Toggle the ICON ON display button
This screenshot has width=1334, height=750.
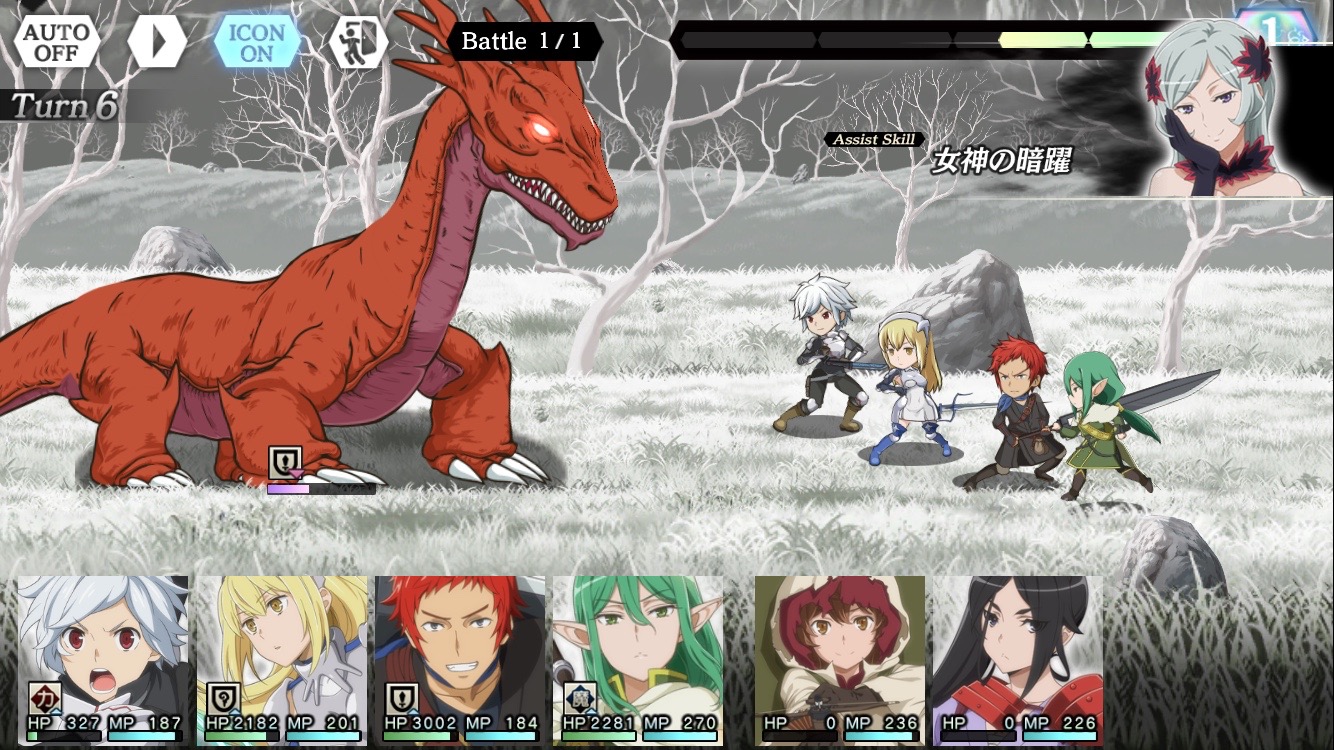[x=257, y=42]
